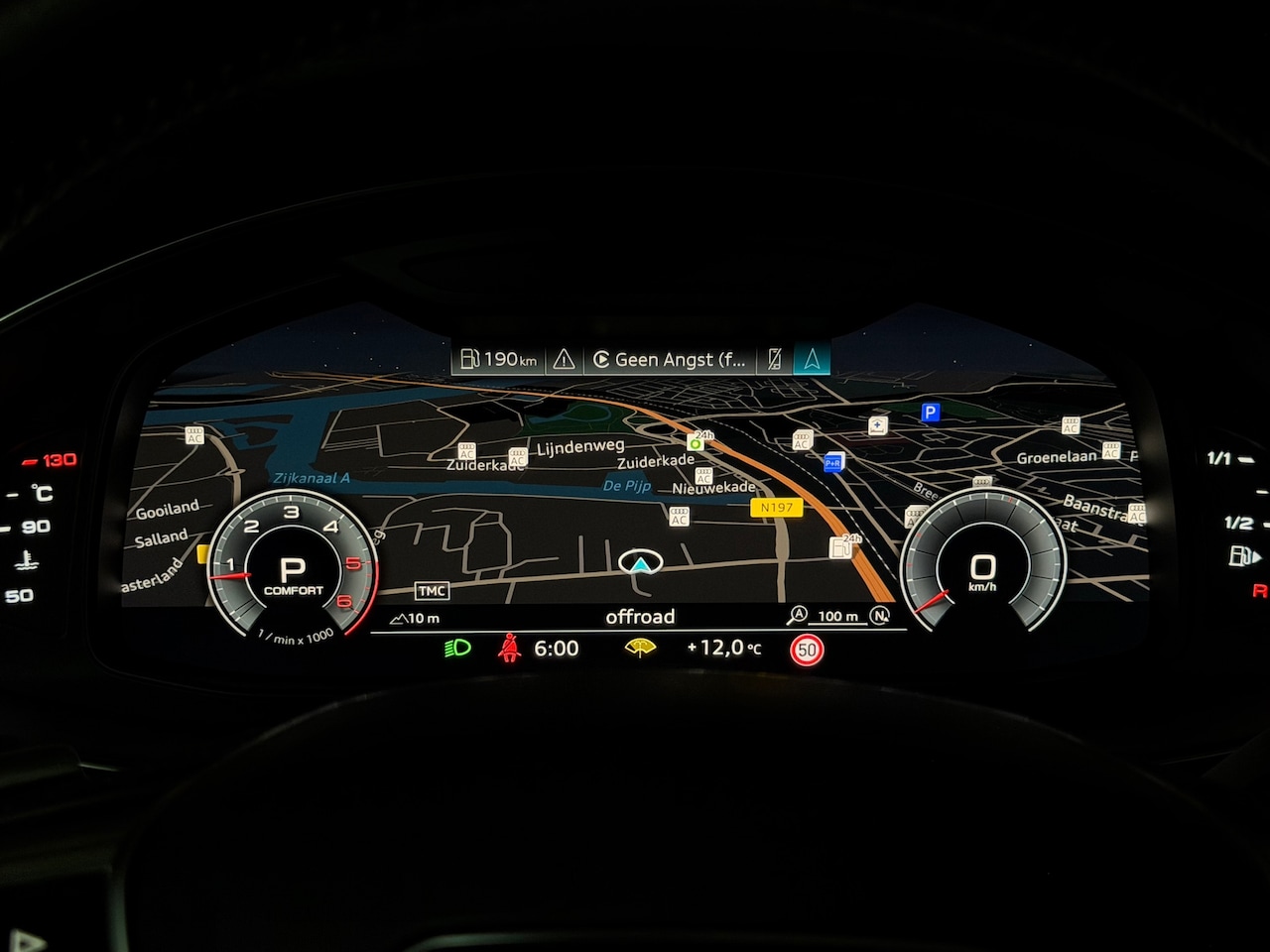Select the P+R park and ride marker
1270x952 pixels.
pos(833,462)
